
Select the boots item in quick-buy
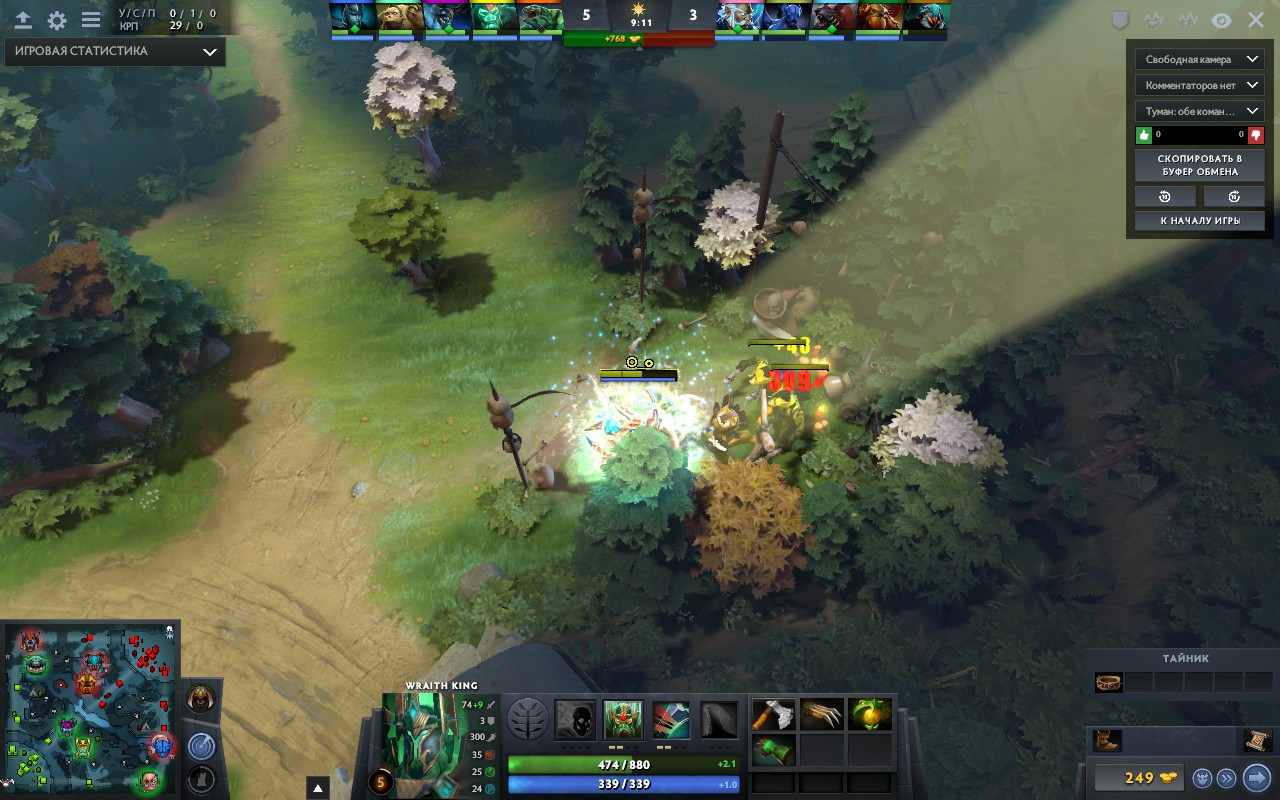pyautogui.click(x=1108, y=741)
